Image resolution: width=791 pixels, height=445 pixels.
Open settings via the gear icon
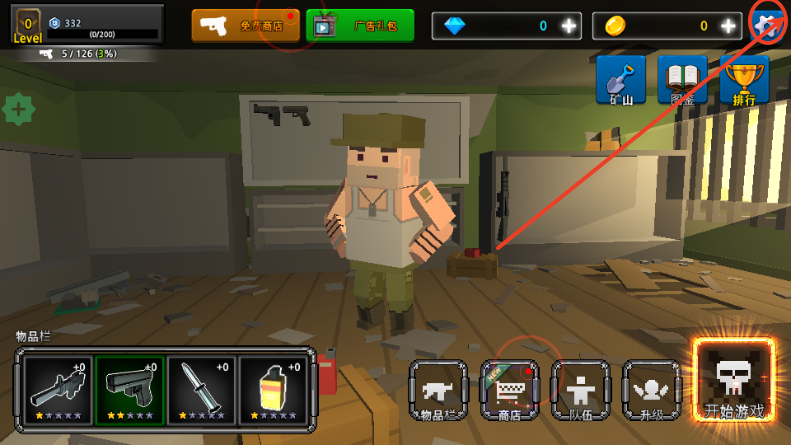(770, 24)
